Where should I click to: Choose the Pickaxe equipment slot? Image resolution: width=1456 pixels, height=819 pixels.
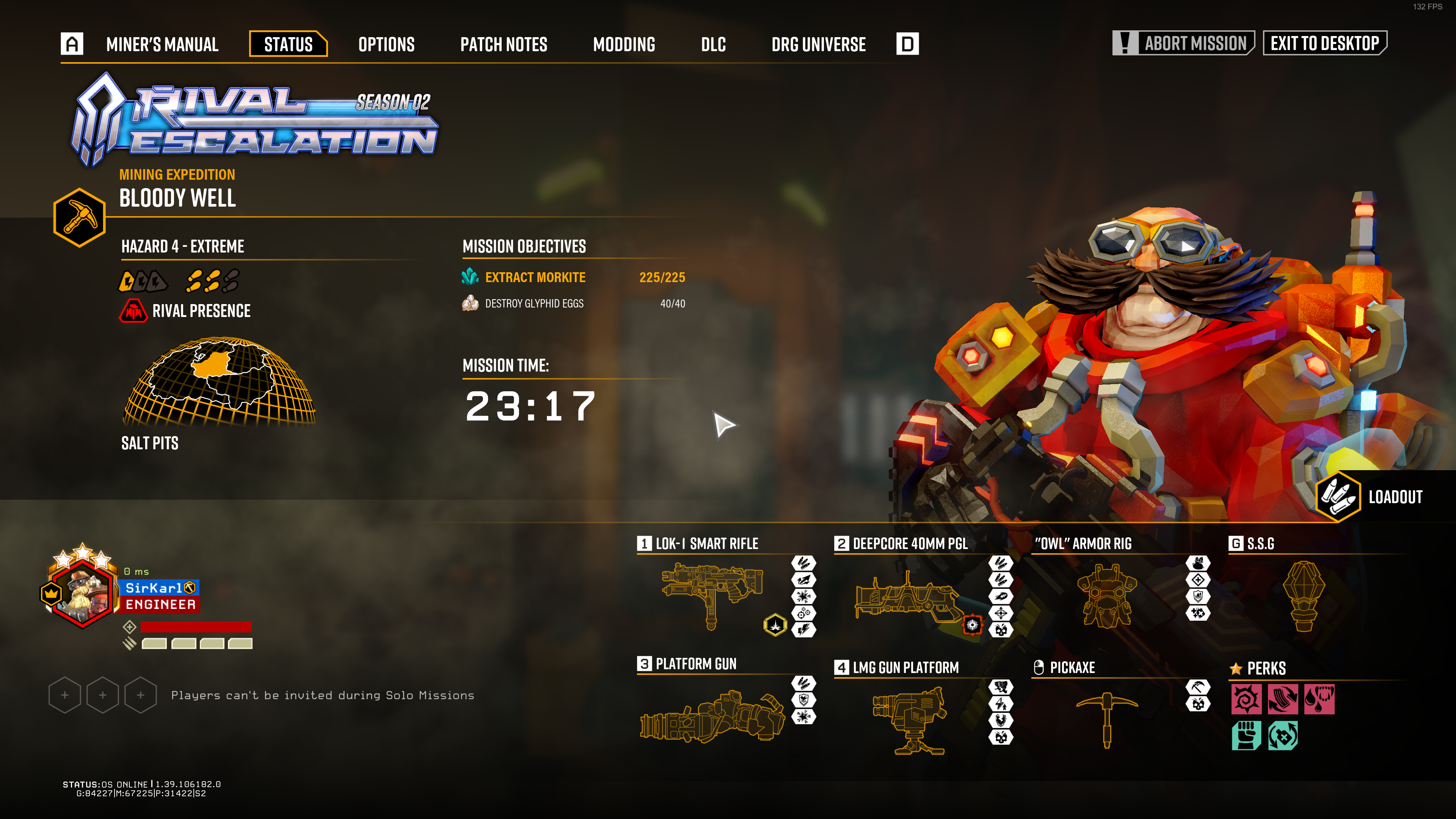pyautogui.click(x=1106, y=718)
